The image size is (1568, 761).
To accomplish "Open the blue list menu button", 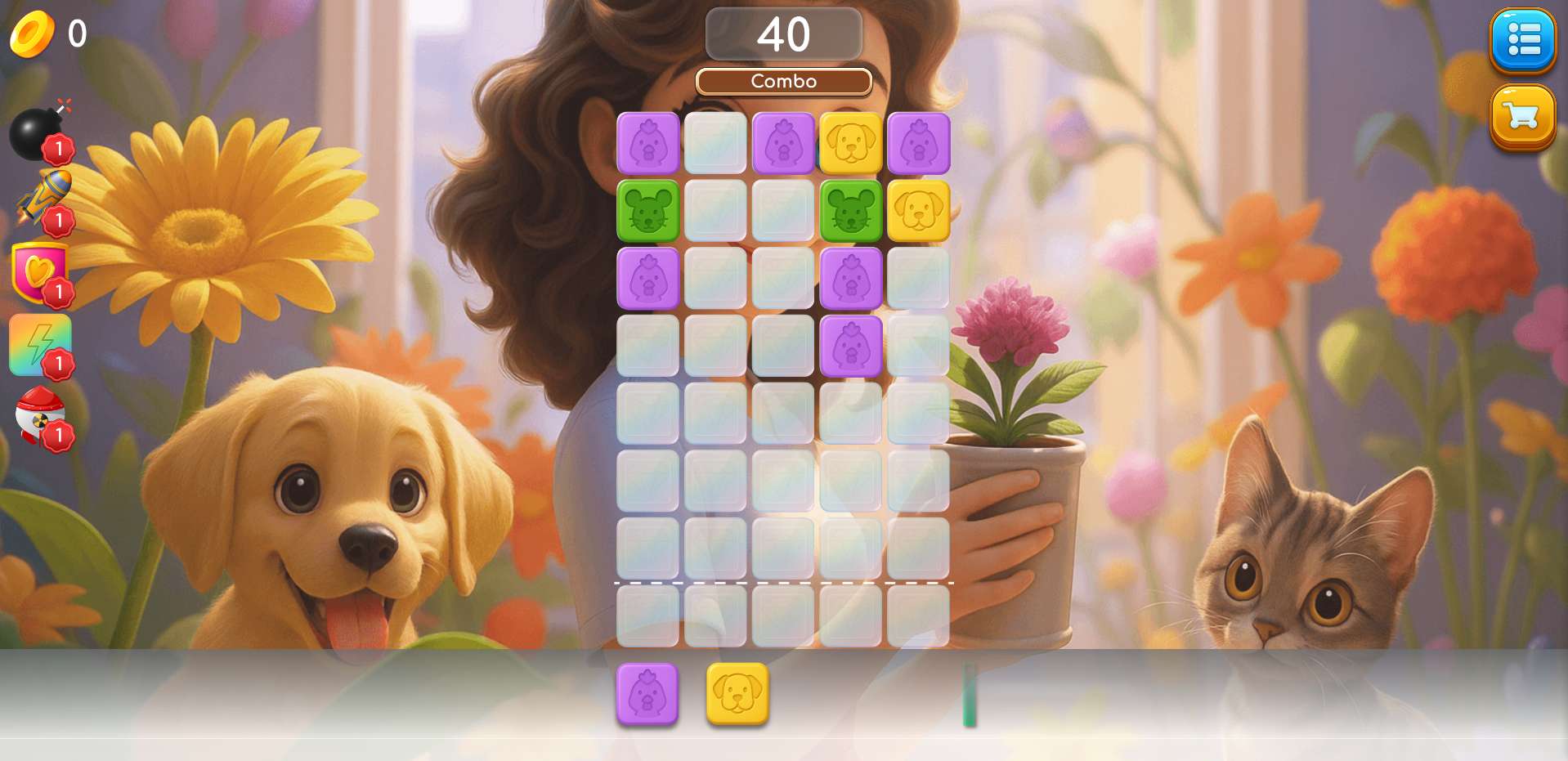I will click(x=1522, y=40).
